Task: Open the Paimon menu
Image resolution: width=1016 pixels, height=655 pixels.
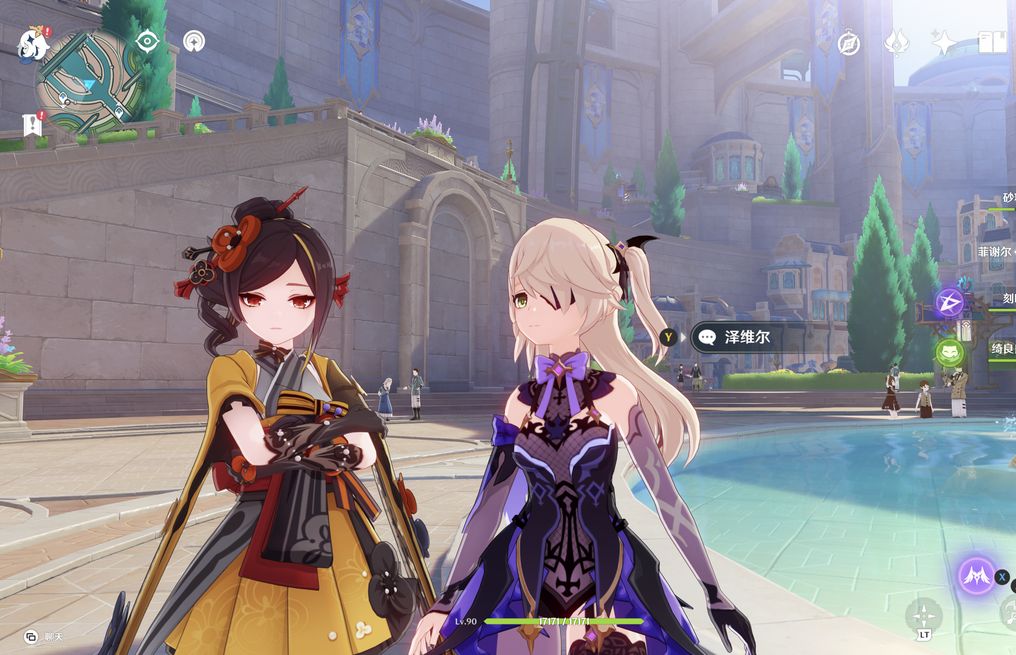Action: (x=32, y=43)
